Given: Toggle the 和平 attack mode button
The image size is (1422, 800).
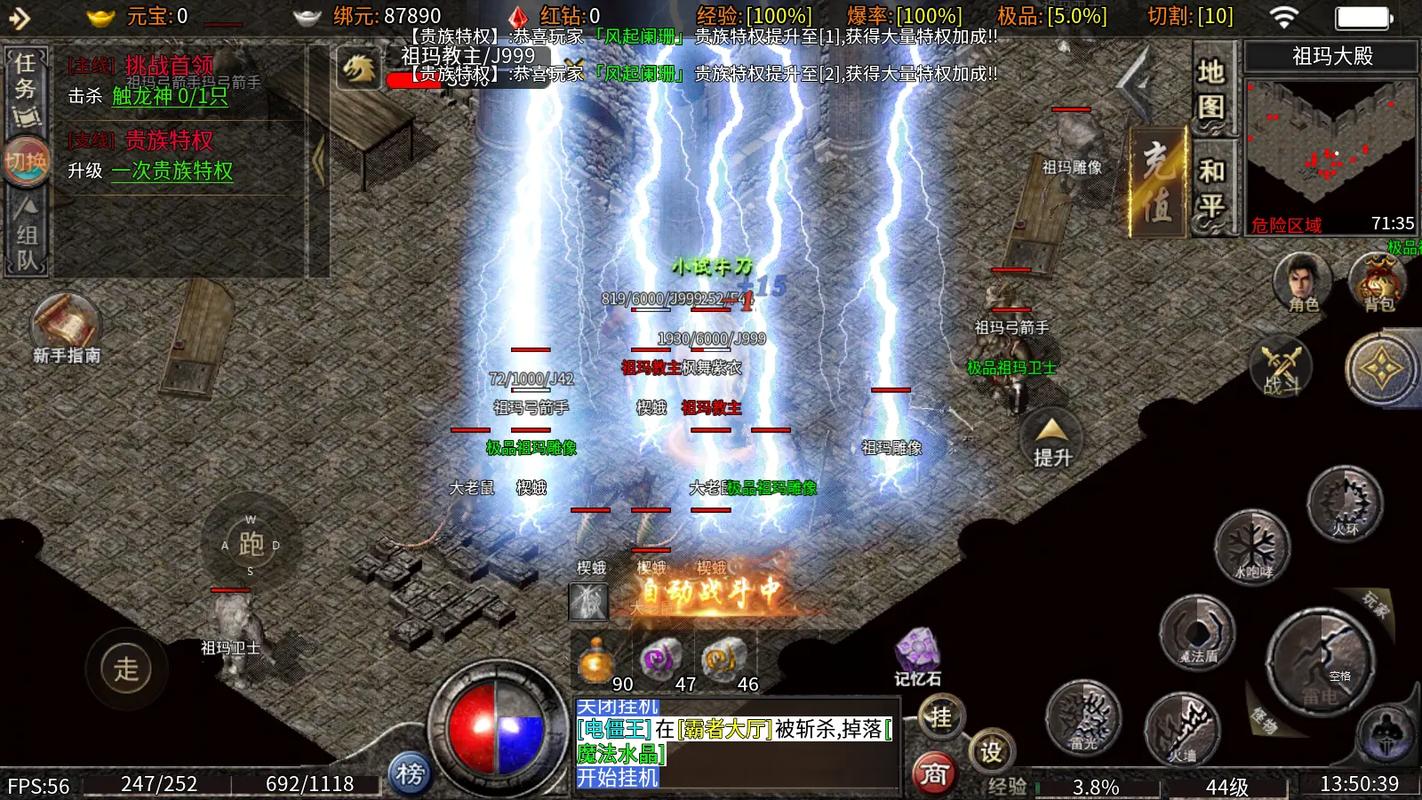Looking at the screenshot, I should pos(1212,186).
